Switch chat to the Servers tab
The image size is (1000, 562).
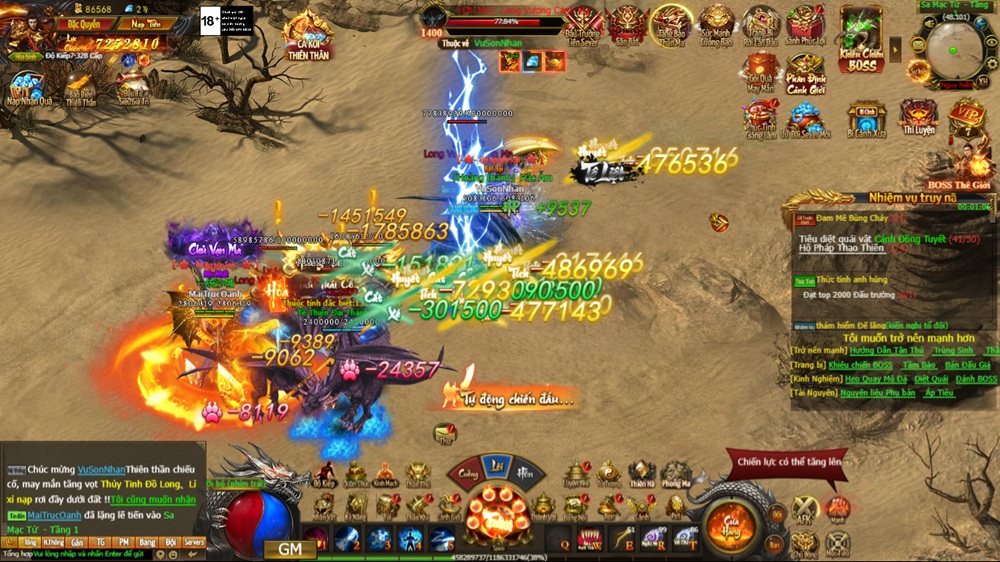(193, 541)
